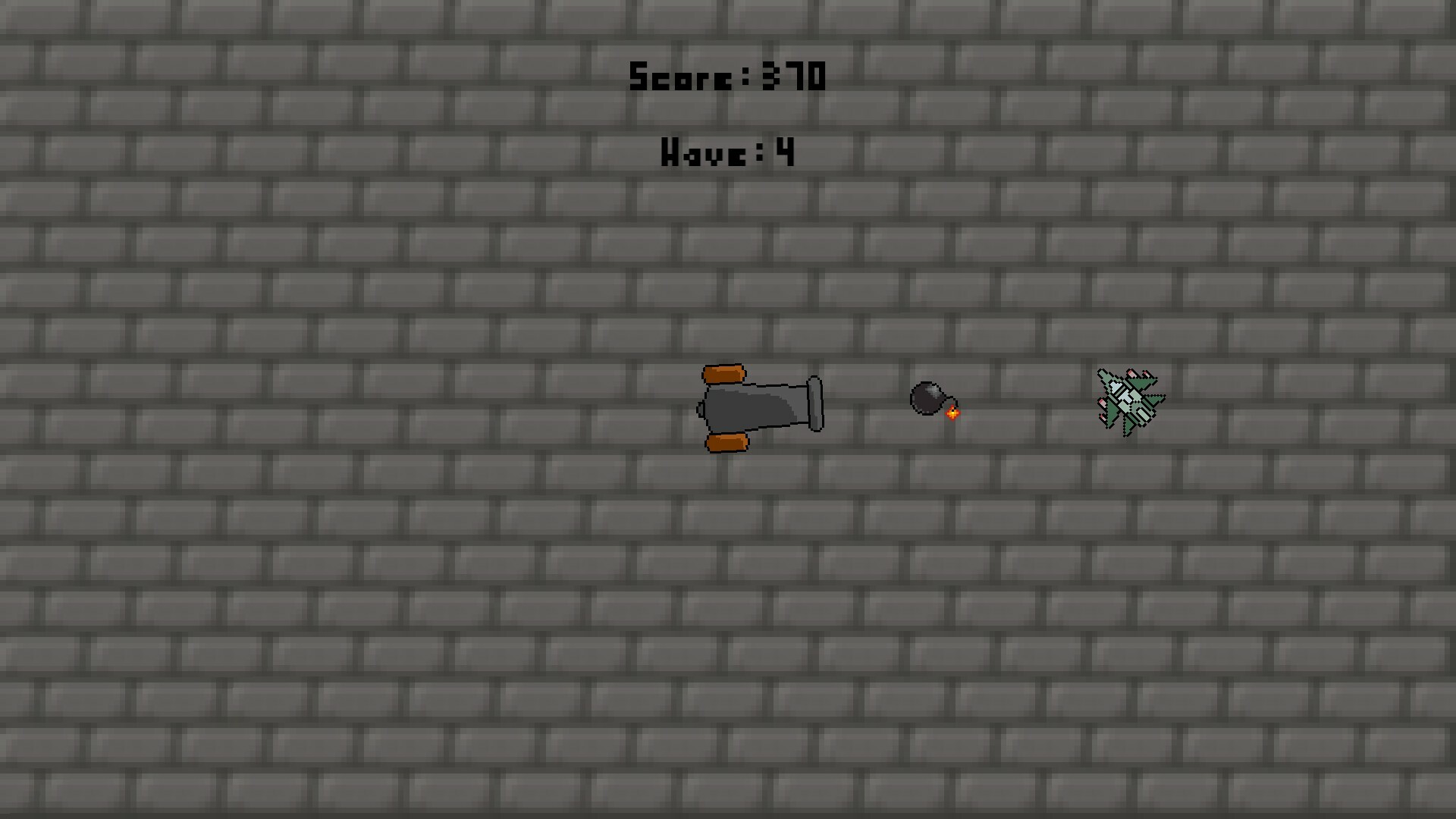
Task: Click the bomb projectile
Action: 928,399
